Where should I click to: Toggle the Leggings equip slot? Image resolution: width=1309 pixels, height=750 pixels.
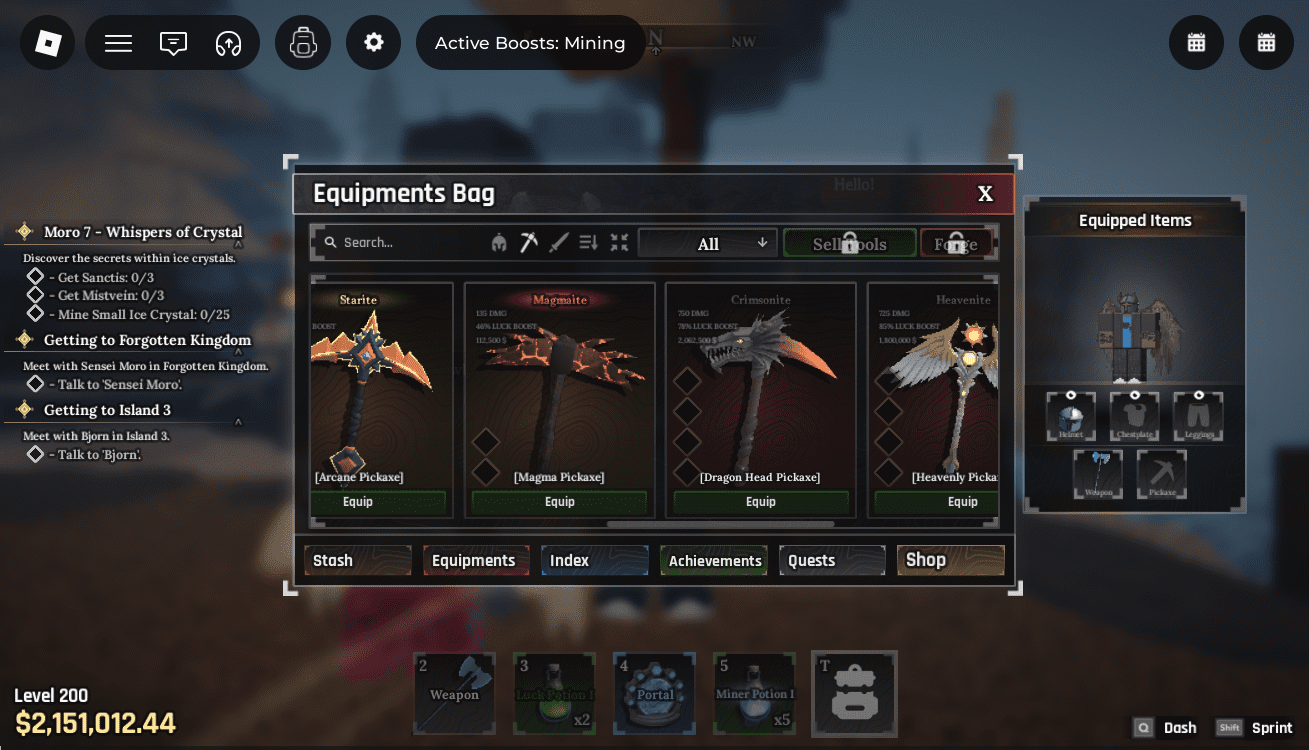coord(1197,415)
